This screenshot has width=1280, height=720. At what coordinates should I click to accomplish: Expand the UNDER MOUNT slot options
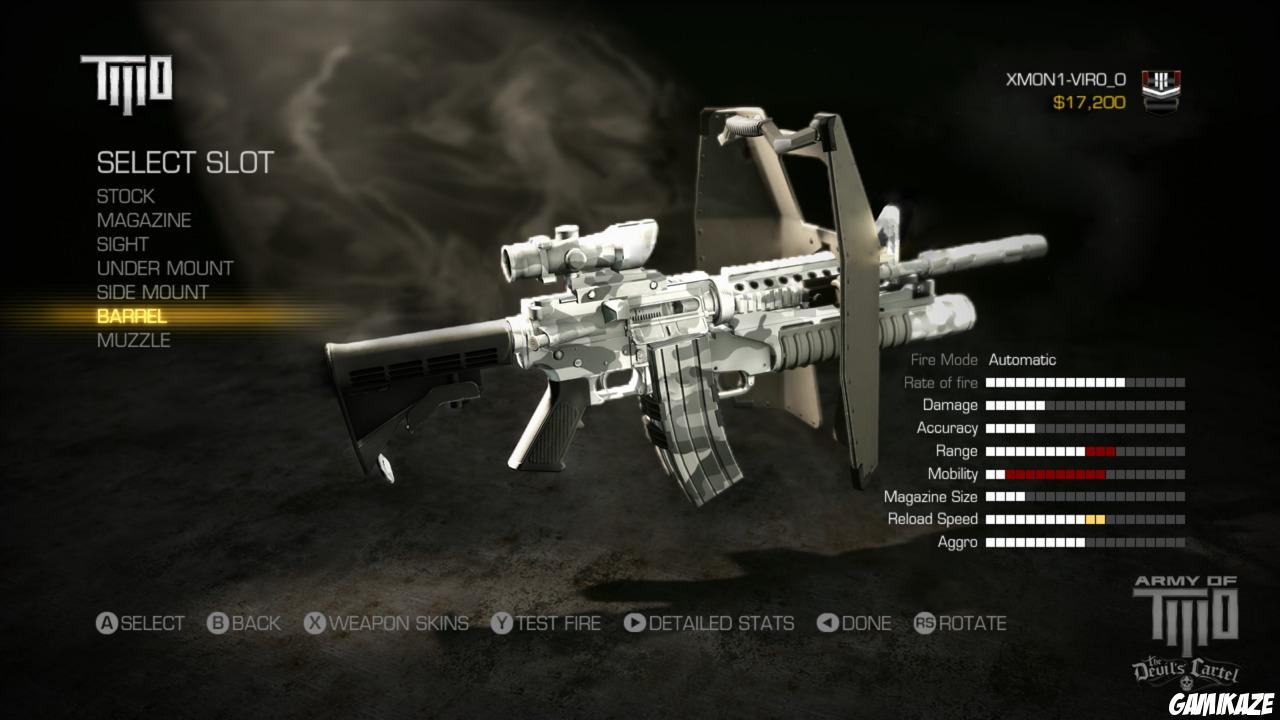[x=164, y=268]
